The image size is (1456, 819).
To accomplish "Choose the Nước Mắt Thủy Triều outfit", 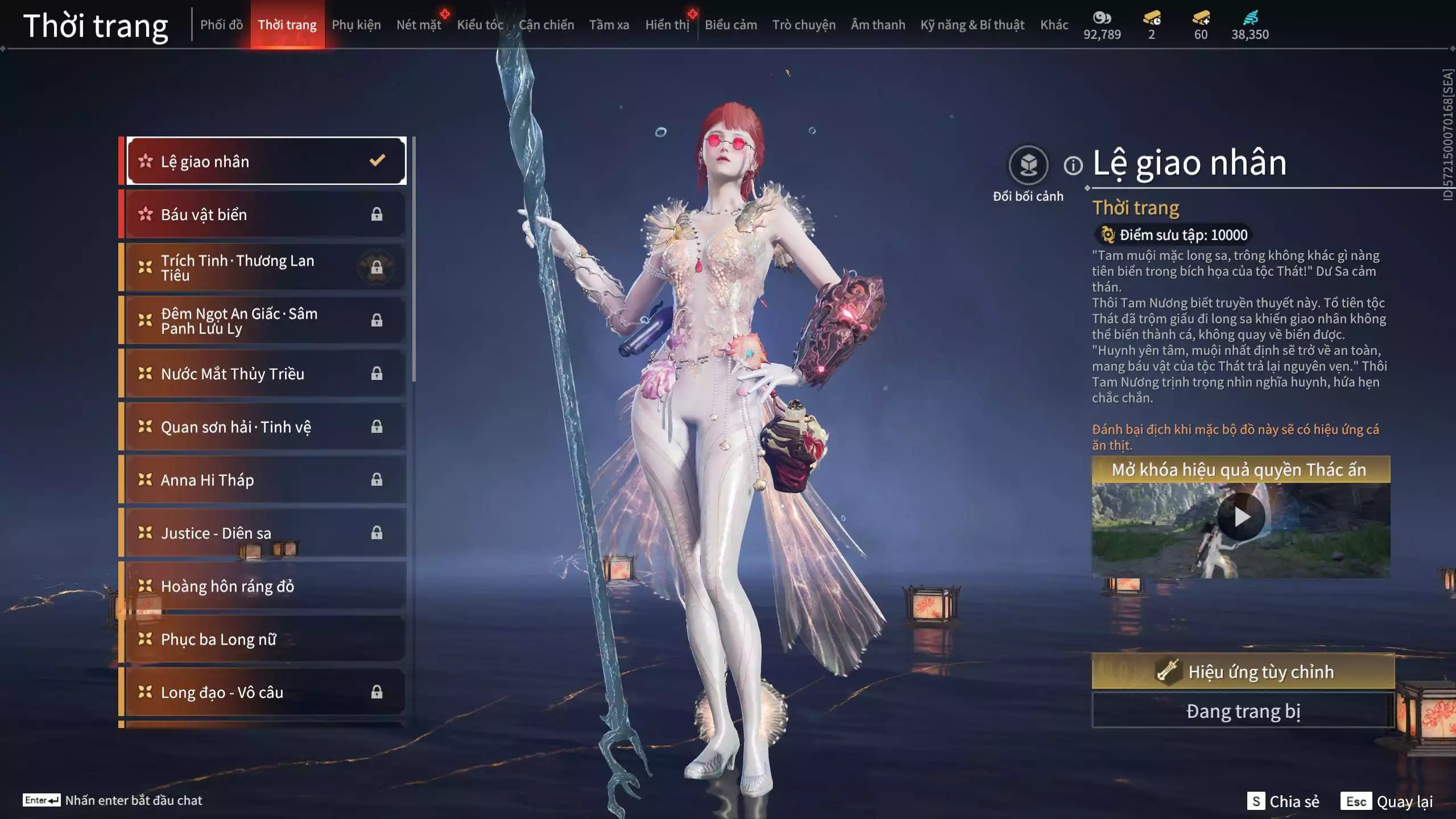I will [x=265, y=374].
